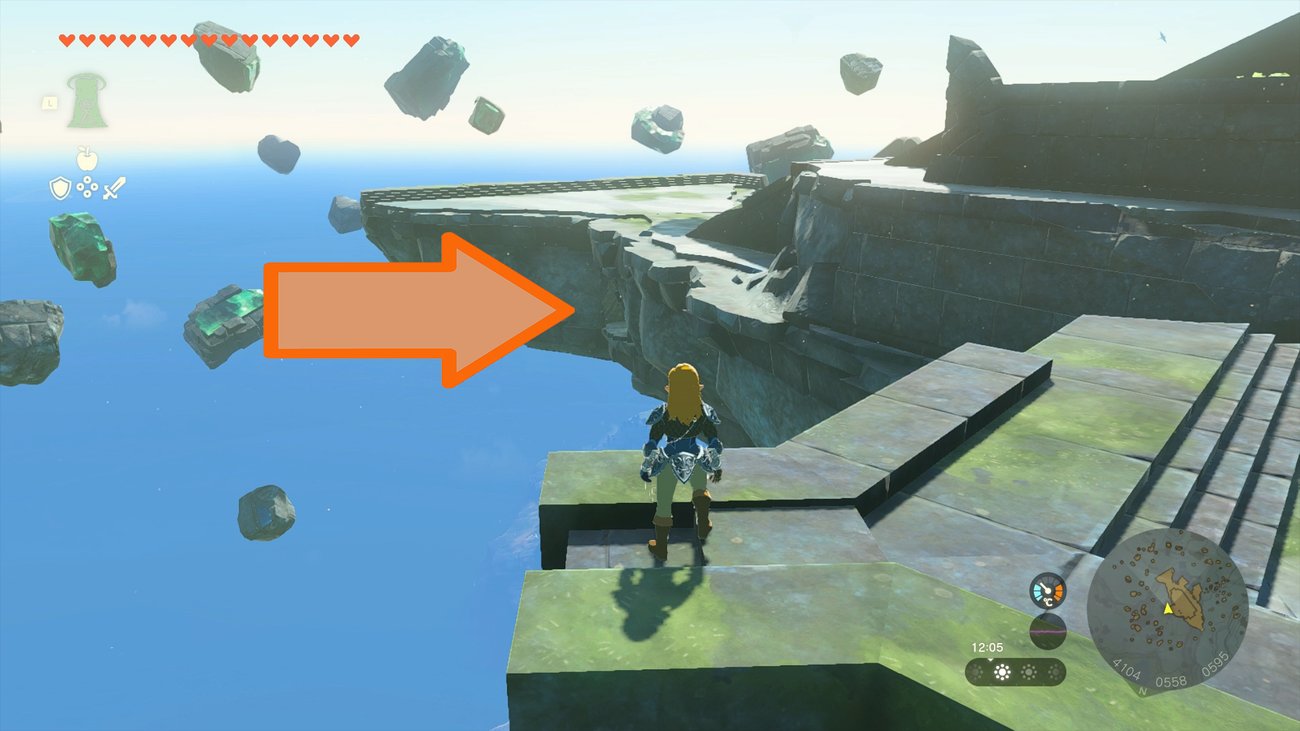Click the temperature gauge icon
This screenshot has height=731, width=1300.
[1048, 590]
